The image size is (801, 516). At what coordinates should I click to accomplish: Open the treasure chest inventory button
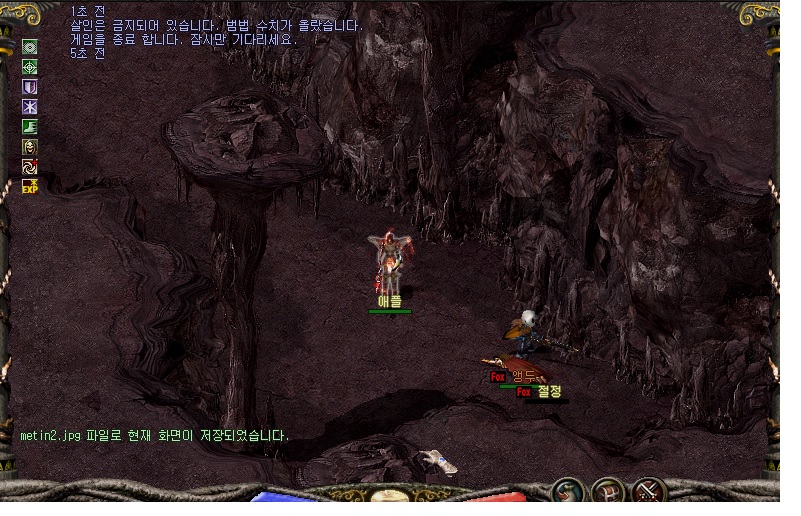point(608,492)
